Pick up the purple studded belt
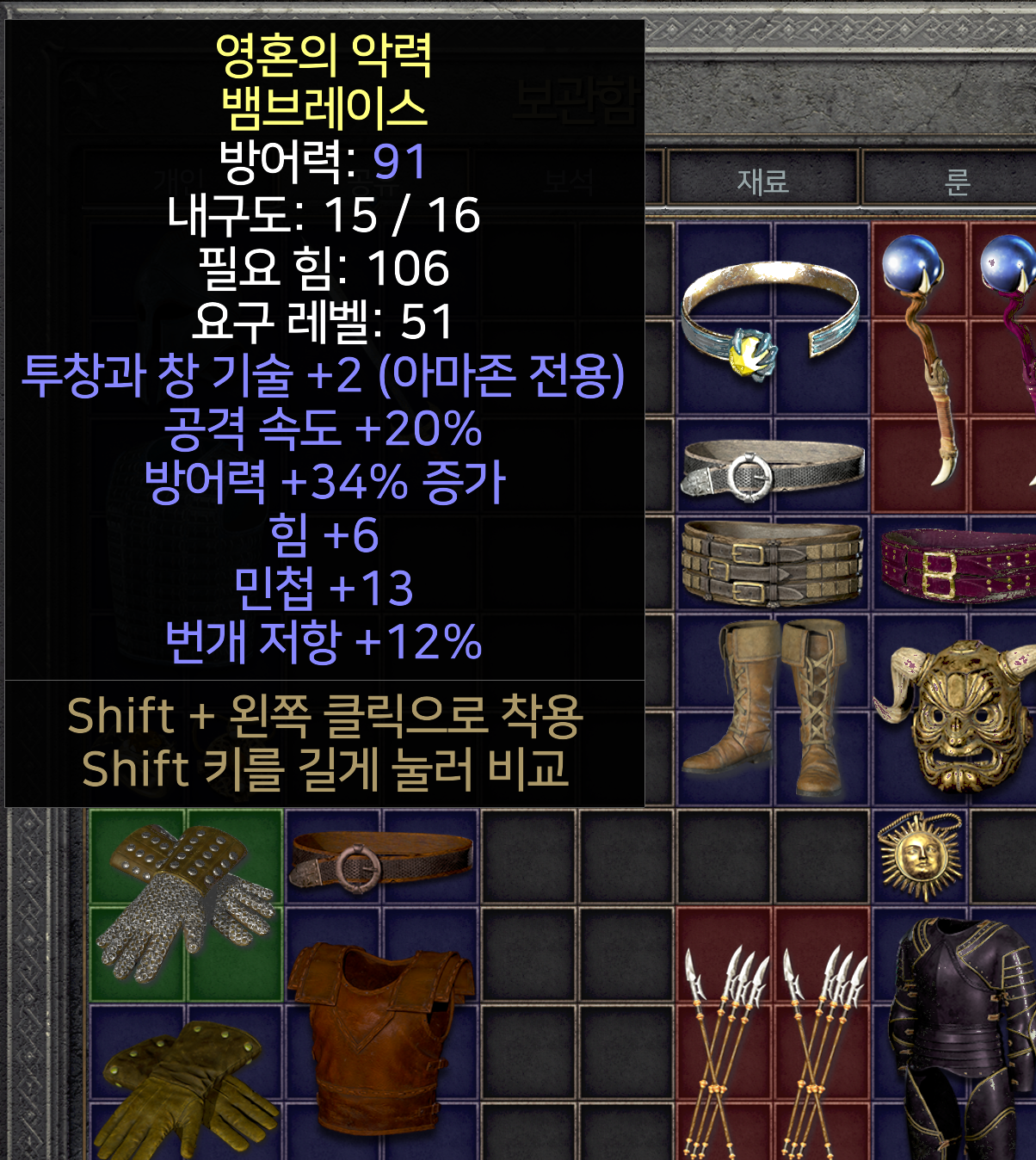The image size is (1036, 1160). pyautogui.click(x=957, y=564)
